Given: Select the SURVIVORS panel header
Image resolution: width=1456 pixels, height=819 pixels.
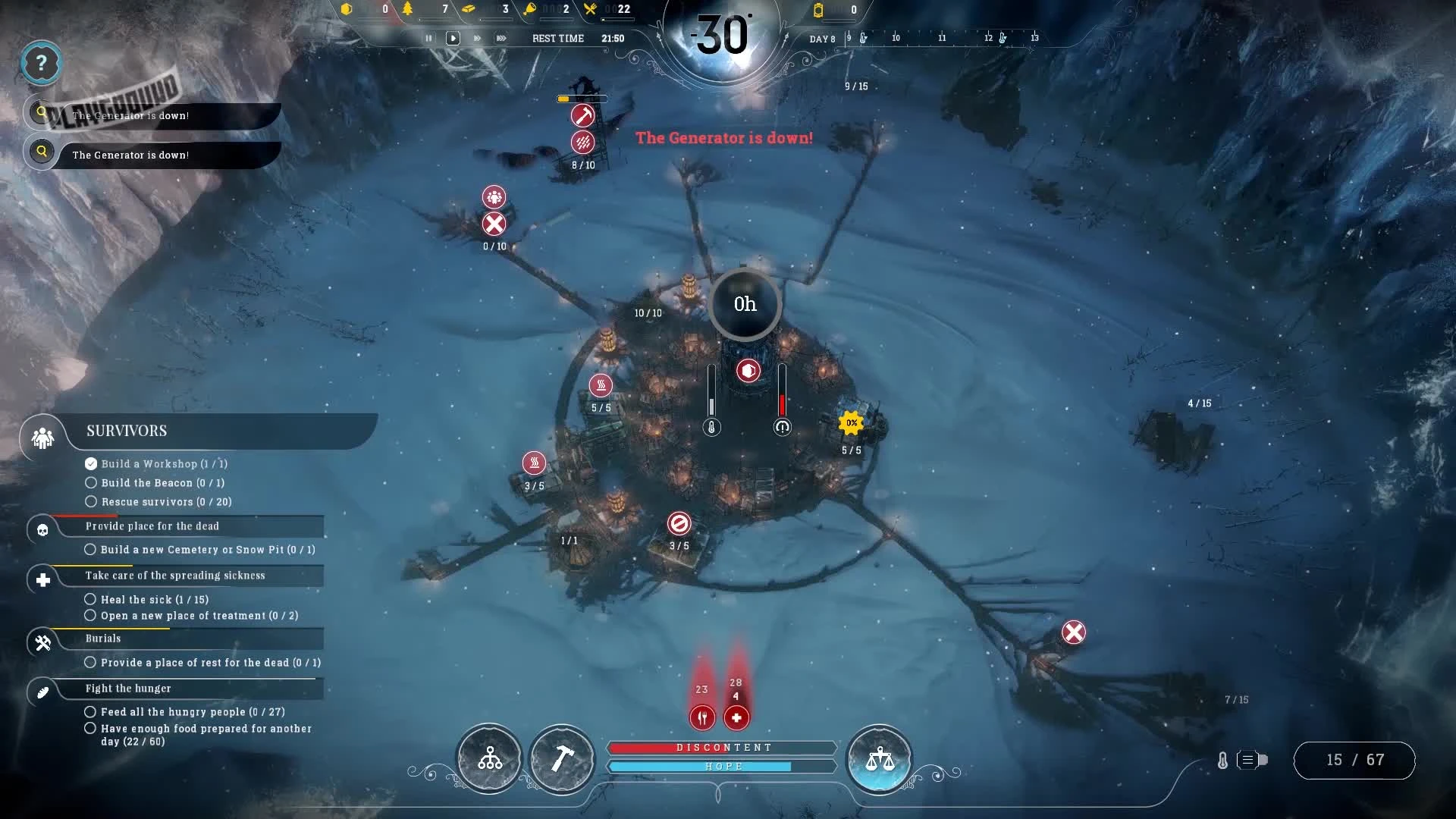Looking at the screenshot, I should click(126, 431).
